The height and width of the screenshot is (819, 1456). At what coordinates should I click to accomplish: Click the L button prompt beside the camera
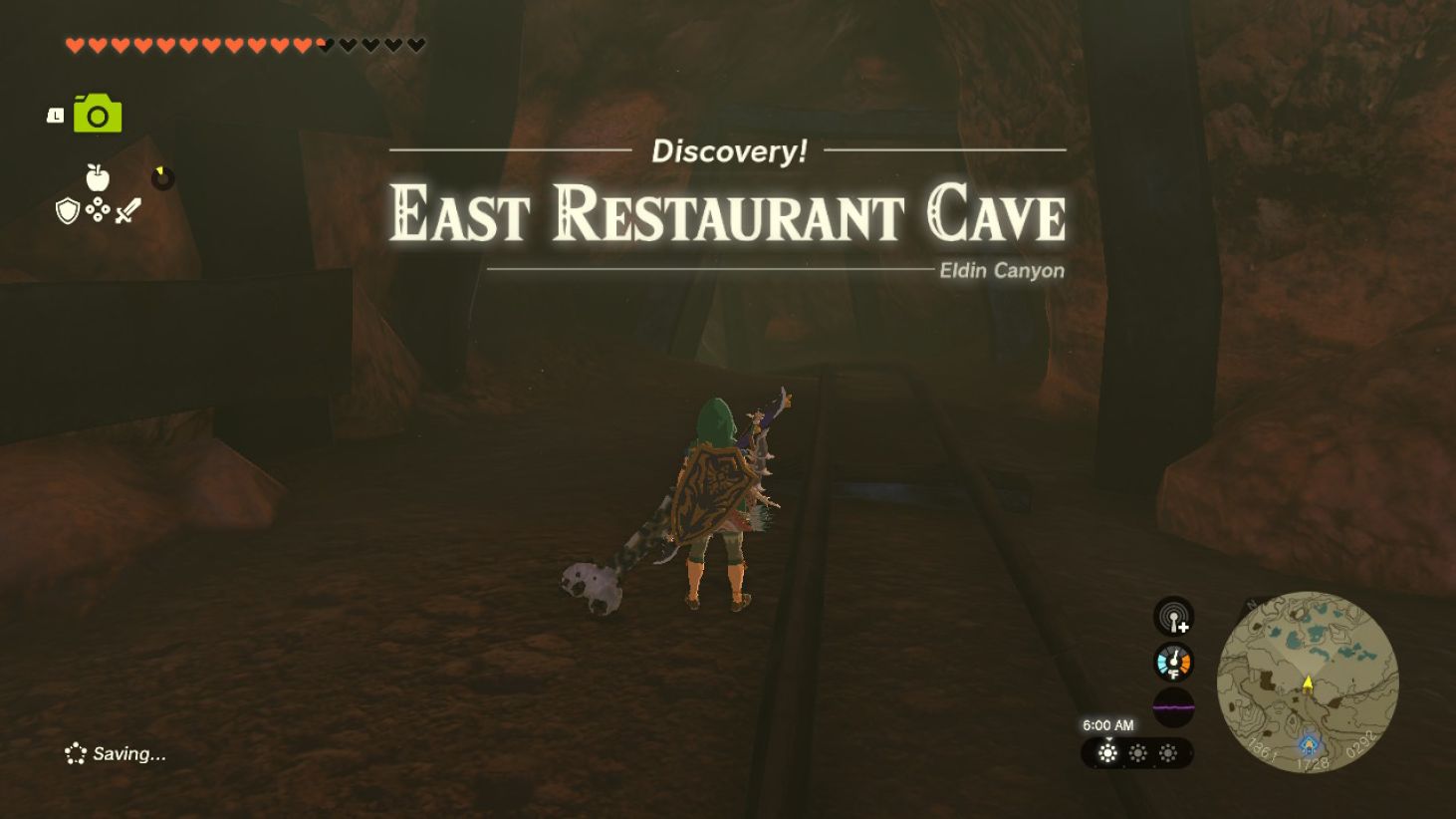point(56,116)
